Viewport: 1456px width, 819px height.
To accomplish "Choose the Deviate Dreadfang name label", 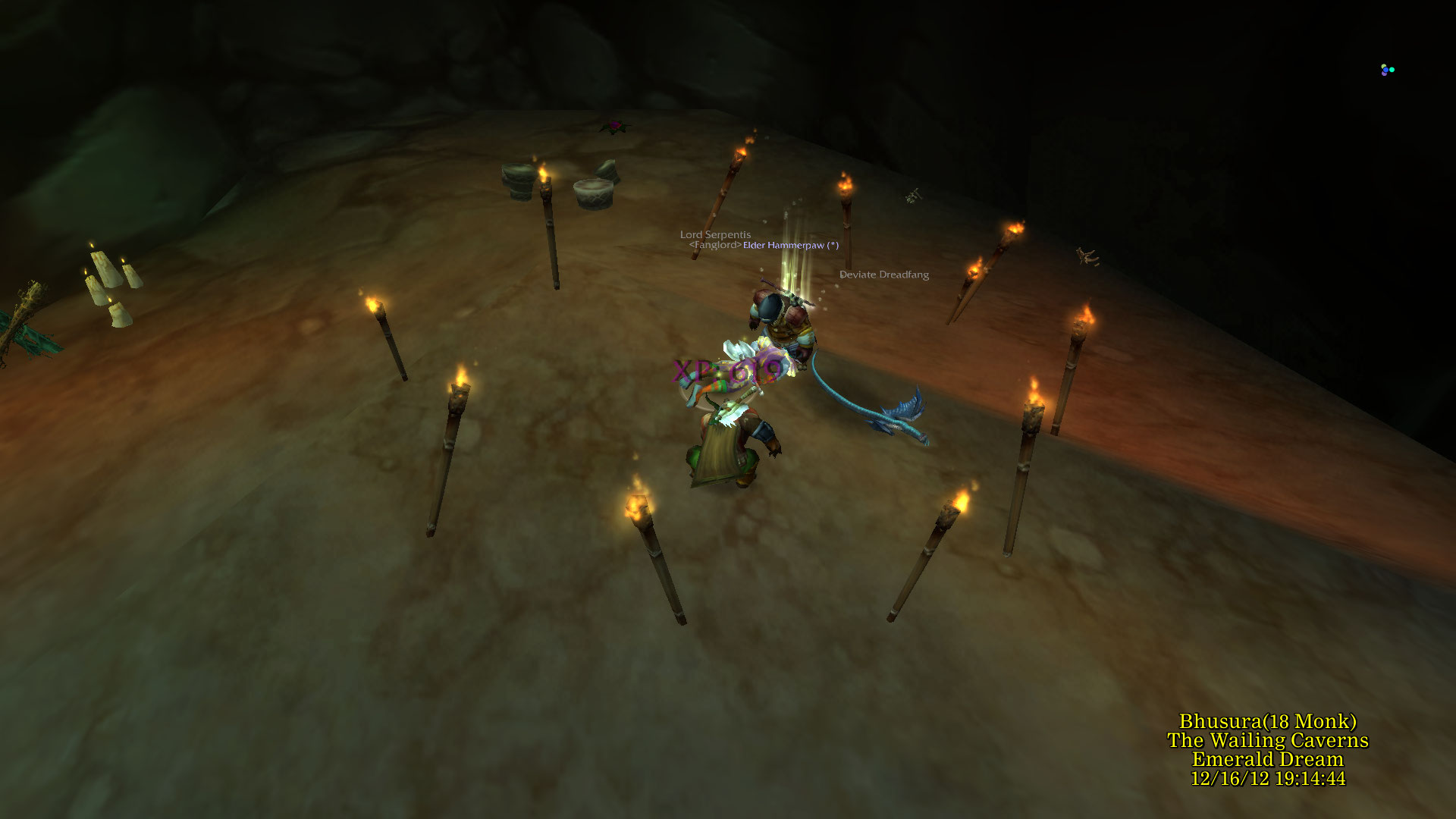I will coord(883,275).
